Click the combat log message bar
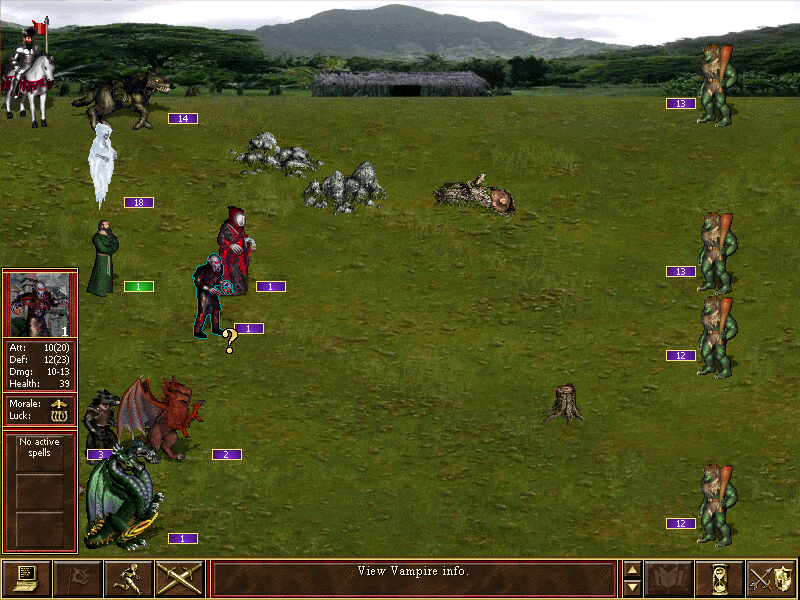 pos(413,578)
